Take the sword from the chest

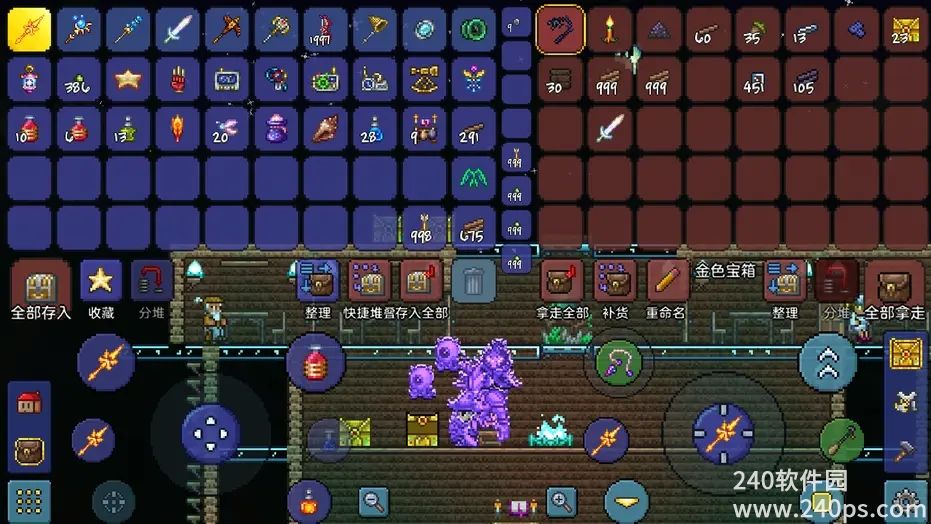[610, 127]
